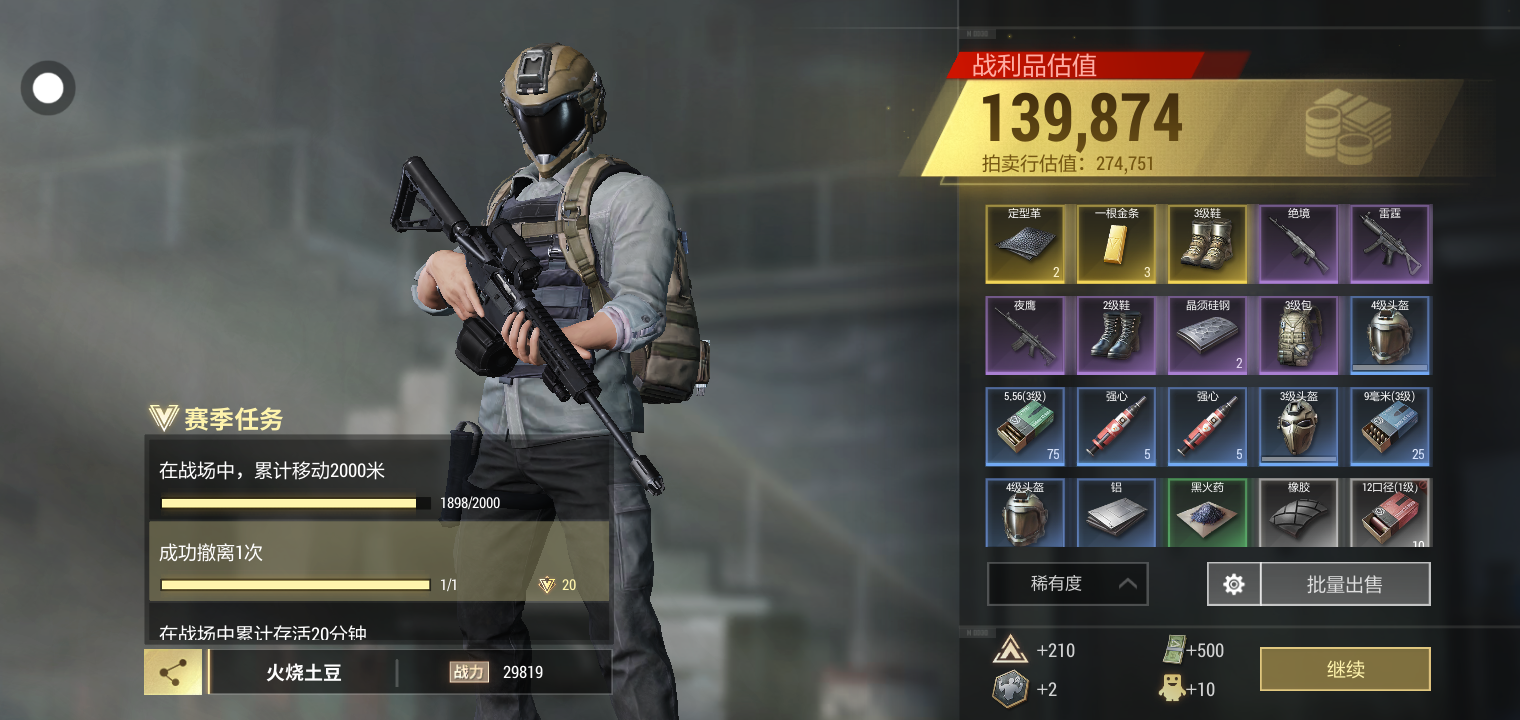Select the 雷霆 submachine gun slot
Viewport: 1520px width, 720px height.
(x=1390, y=245)
